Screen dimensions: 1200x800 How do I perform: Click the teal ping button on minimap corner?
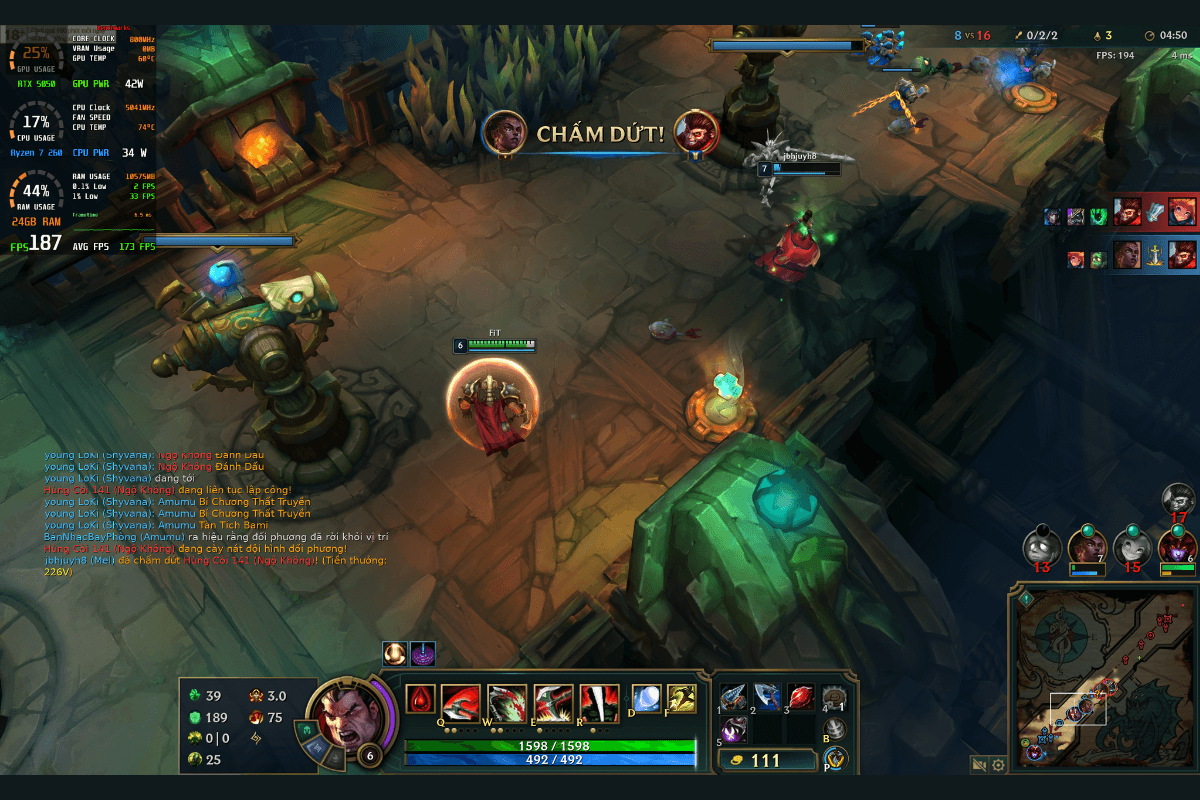(x=1026, y=599)
